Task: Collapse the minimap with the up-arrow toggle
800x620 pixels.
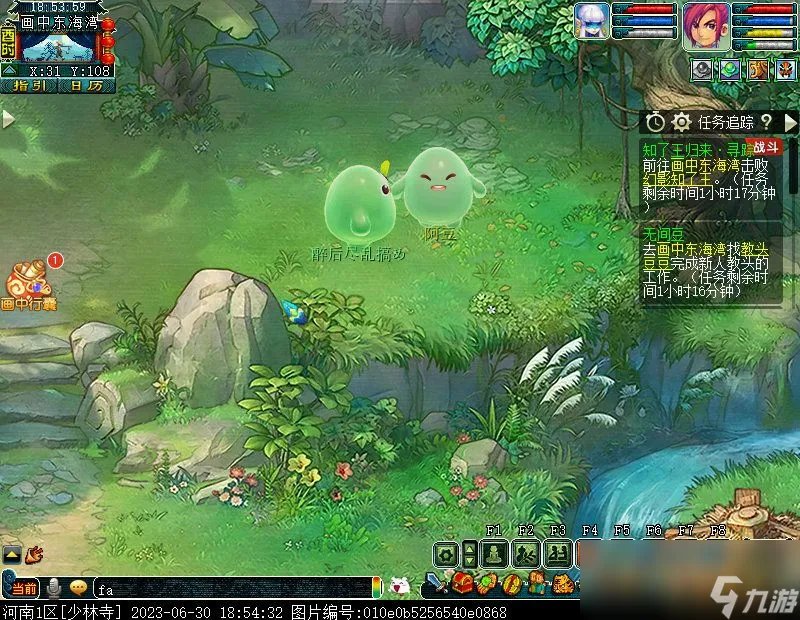Action: [x=8, y=70]
